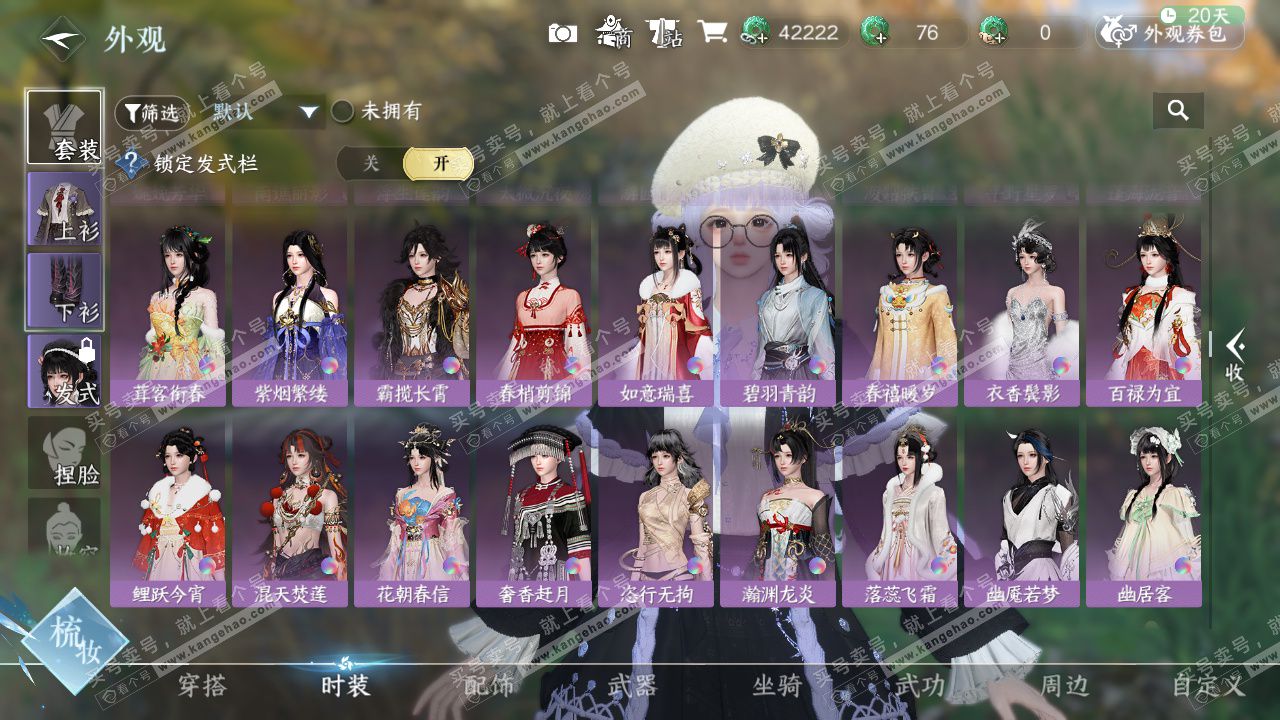Open the 捏脸 face customization category

tap(65, 453)
